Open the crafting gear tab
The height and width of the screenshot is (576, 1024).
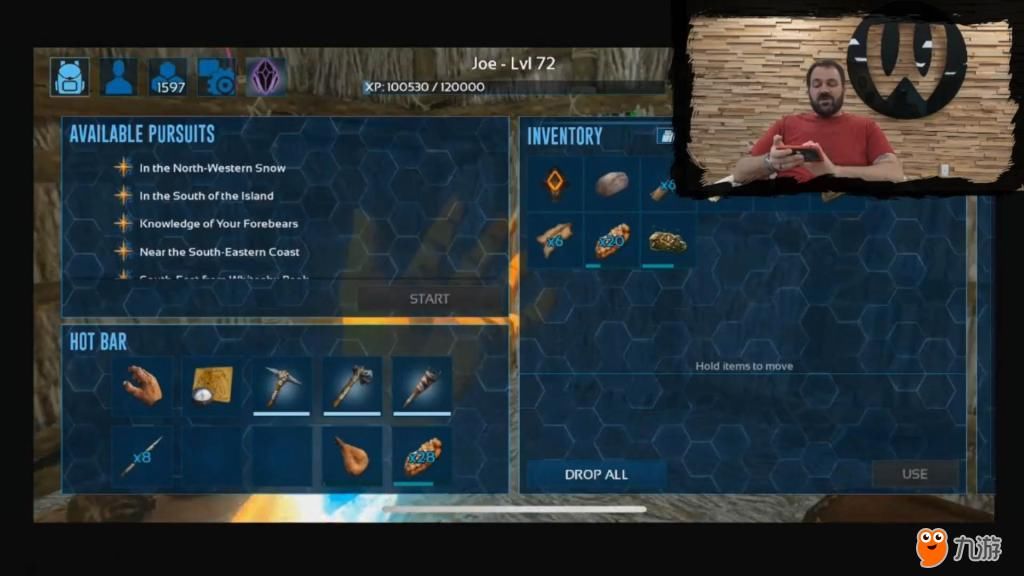[x=217, y=77]
